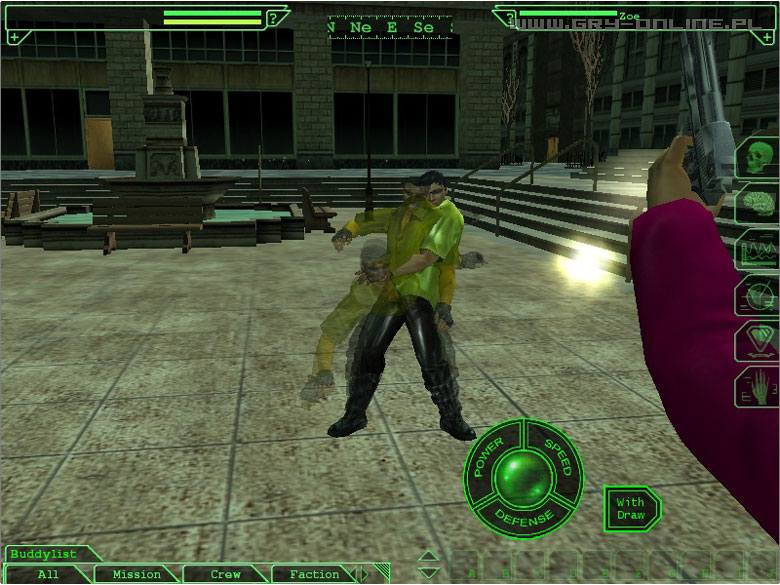Open the hand scan icon panel
Viewport: 780px width, 585px height.
coord(757,387)
